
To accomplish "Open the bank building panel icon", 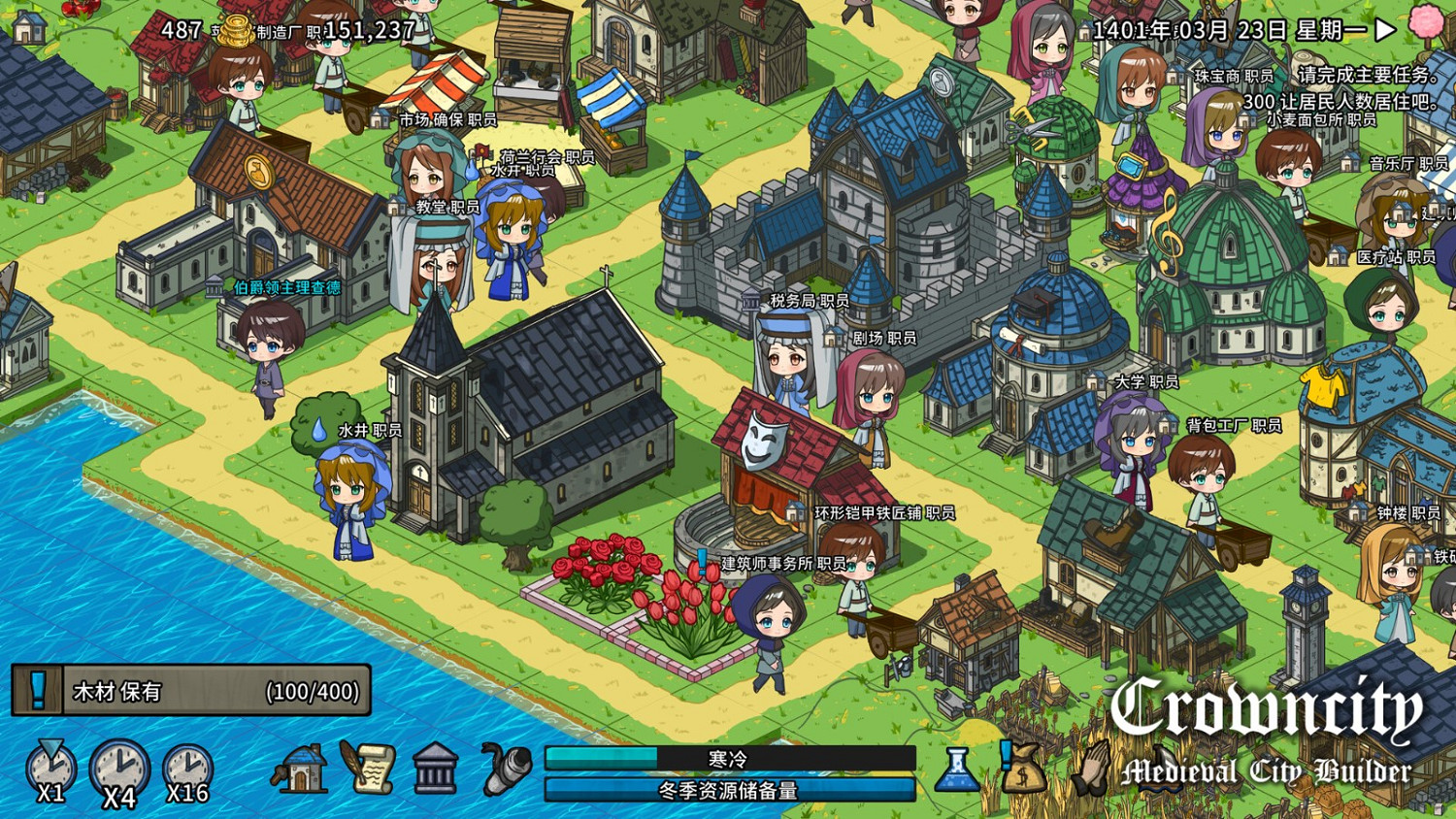I will click(x=435, y=770).
